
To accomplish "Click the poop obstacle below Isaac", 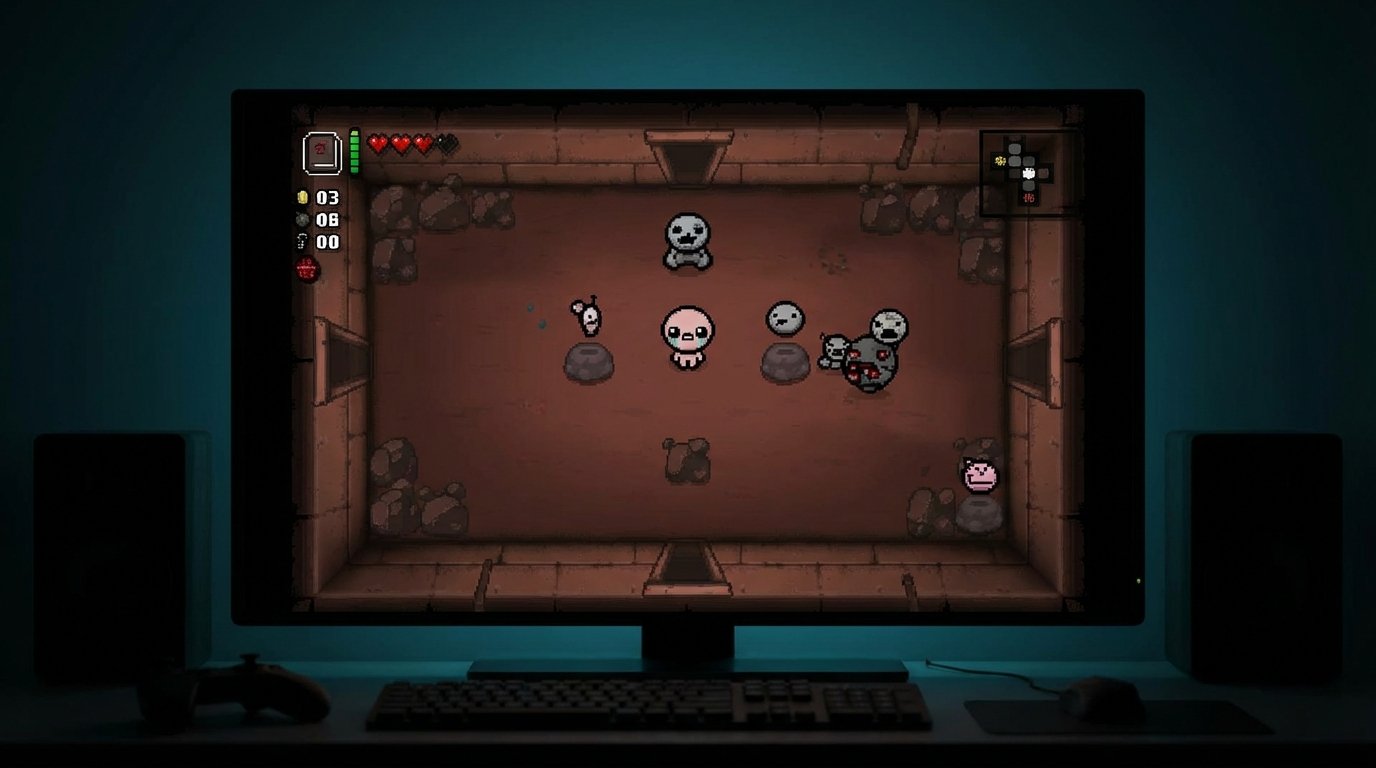I will tap(686, 461).
